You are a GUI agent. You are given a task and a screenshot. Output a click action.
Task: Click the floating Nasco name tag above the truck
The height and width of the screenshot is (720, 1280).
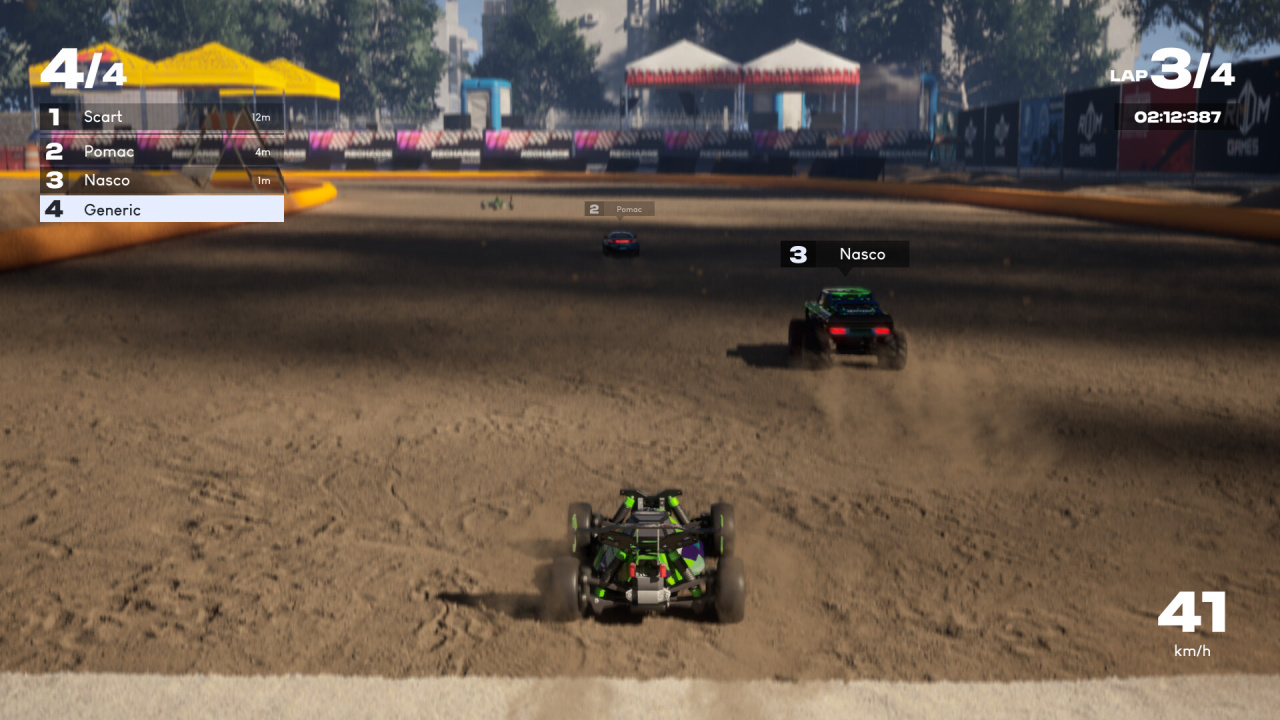(x=844, y=254)
